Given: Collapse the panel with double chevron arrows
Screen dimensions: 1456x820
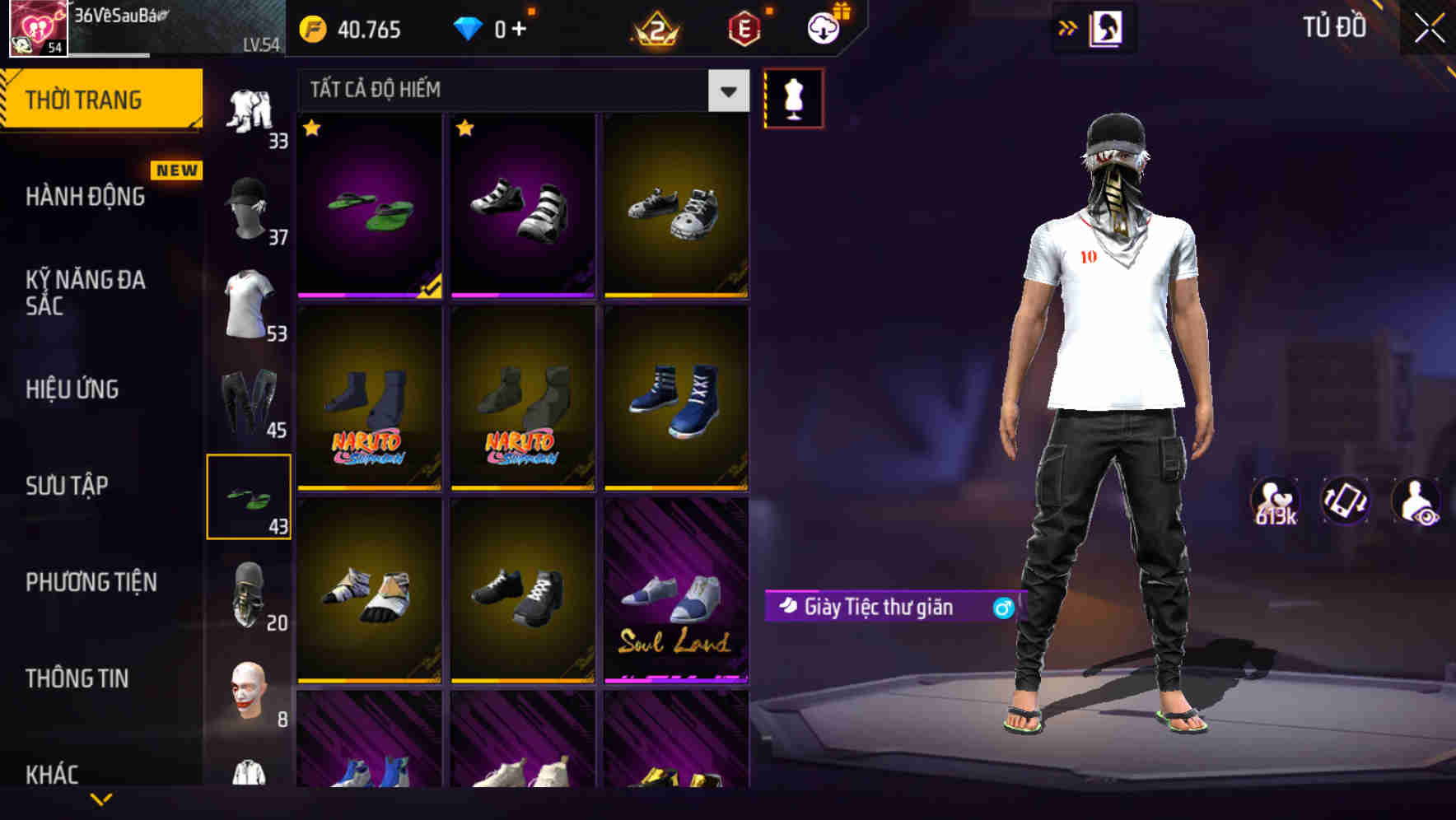Looking at the screenshot, I should [1066, 27].
